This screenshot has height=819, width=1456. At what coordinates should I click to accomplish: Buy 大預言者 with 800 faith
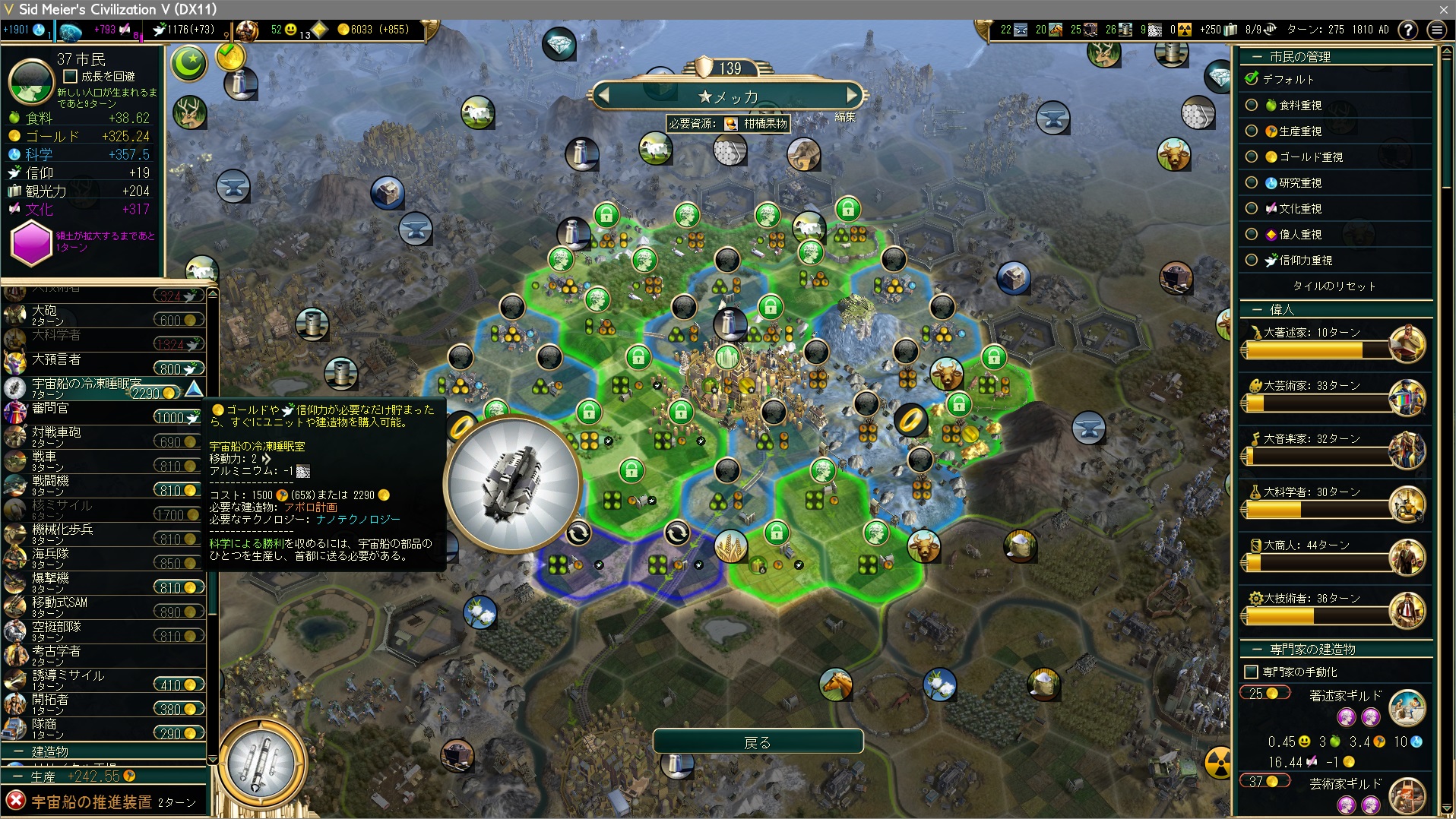click(x=179, y=368)
